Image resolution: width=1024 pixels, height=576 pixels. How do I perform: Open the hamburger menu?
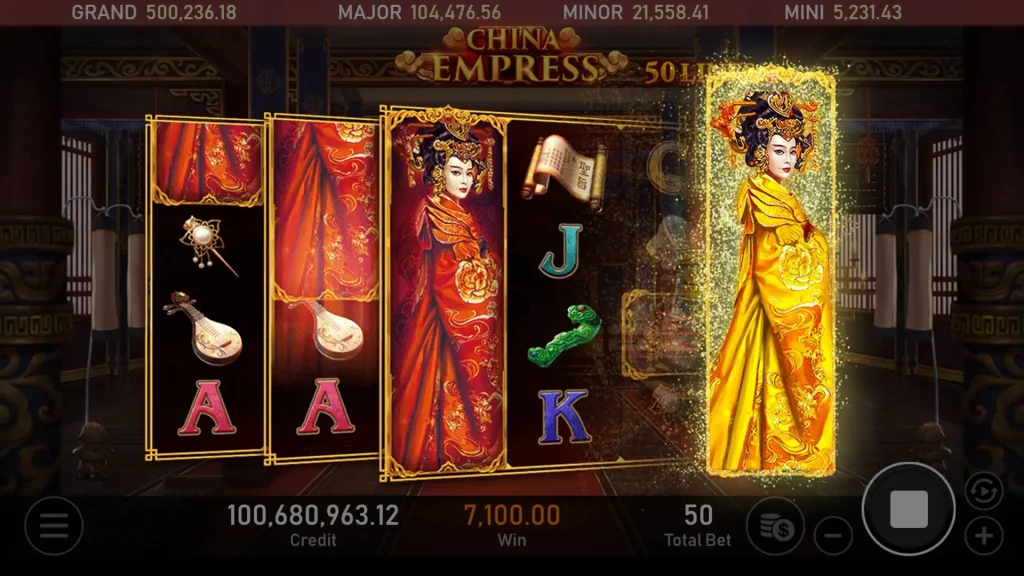point(53,525)
